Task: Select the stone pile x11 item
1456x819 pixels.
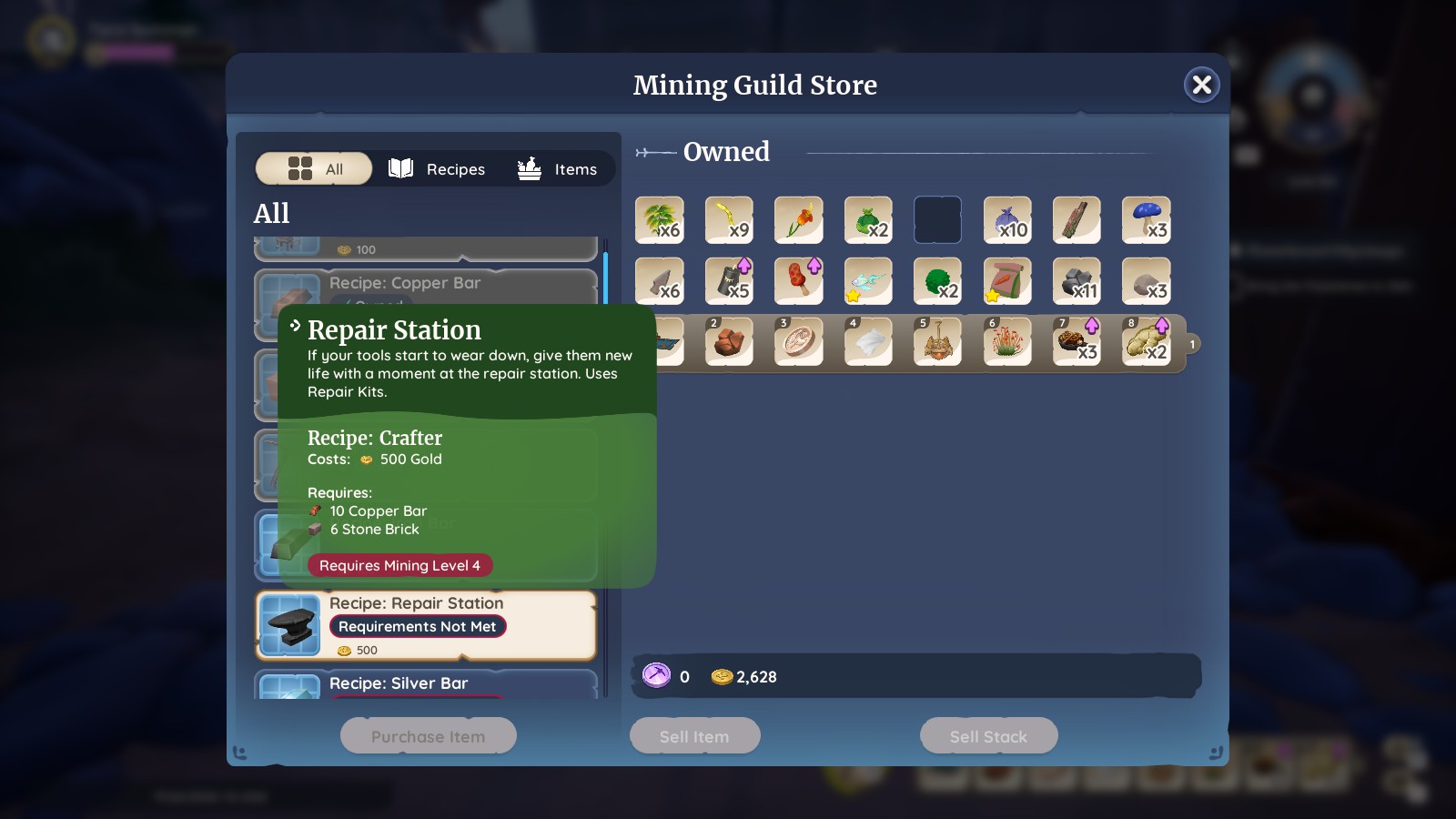Action: (1077, 280)
